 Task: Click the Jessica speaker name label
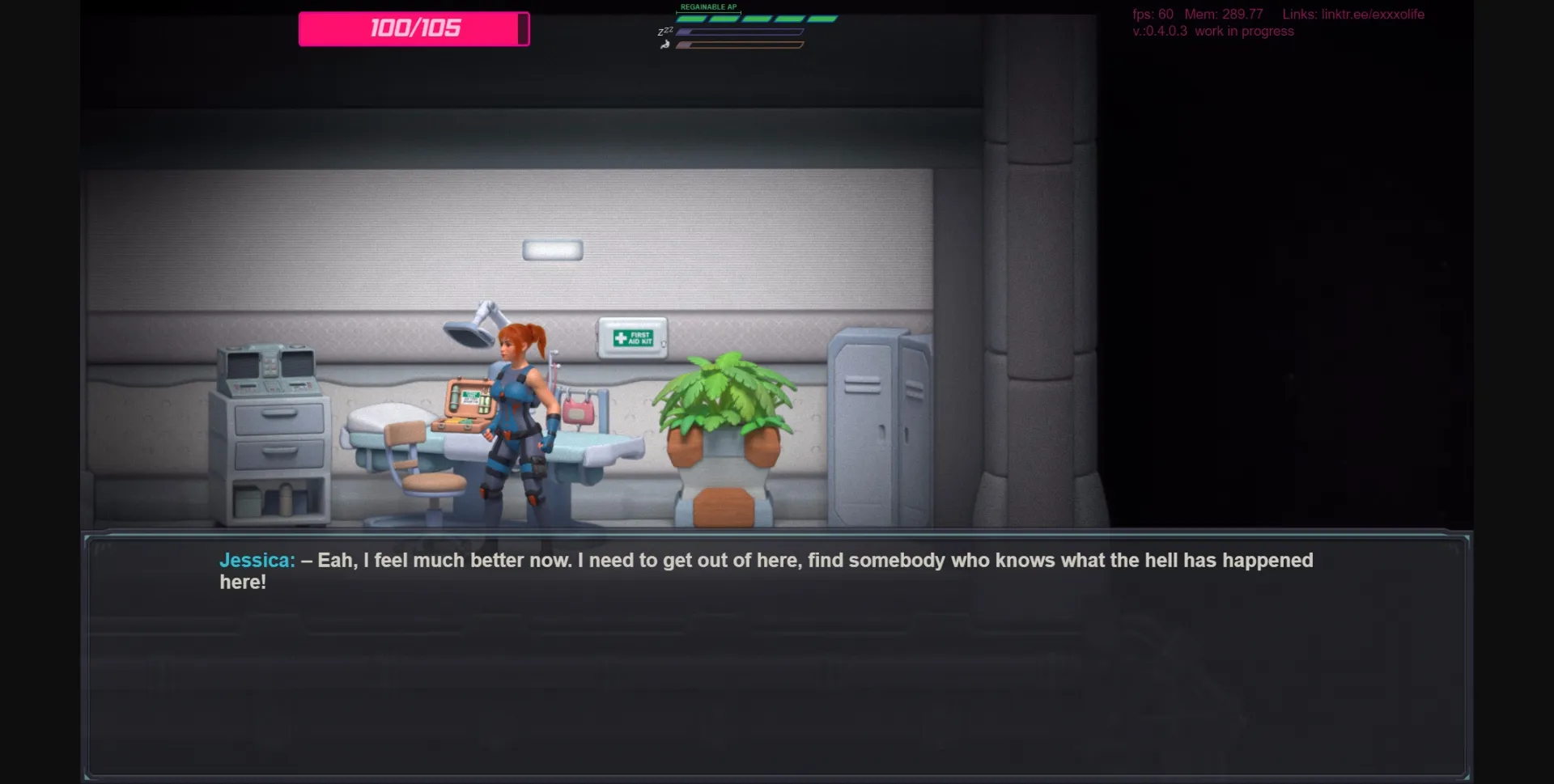click(x=257, y=560)
